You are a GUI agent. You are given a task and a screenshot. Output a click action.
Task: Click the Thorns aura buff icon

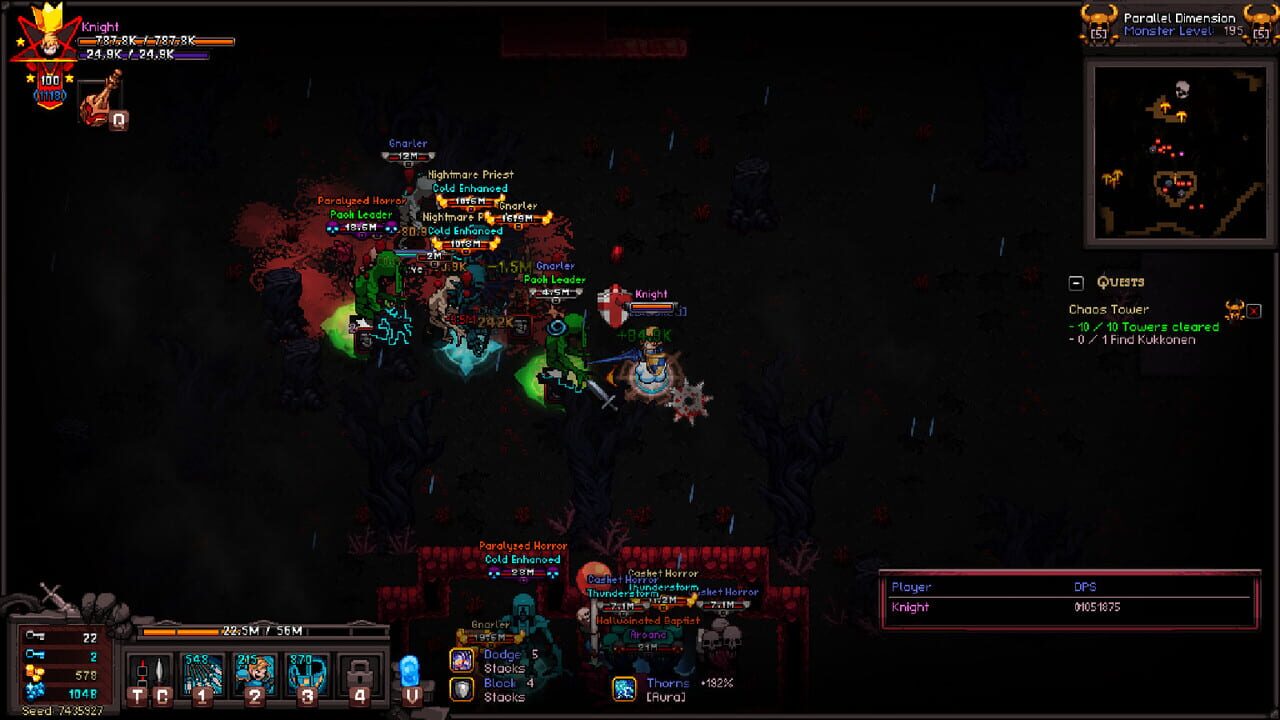(x=624, y=690)
